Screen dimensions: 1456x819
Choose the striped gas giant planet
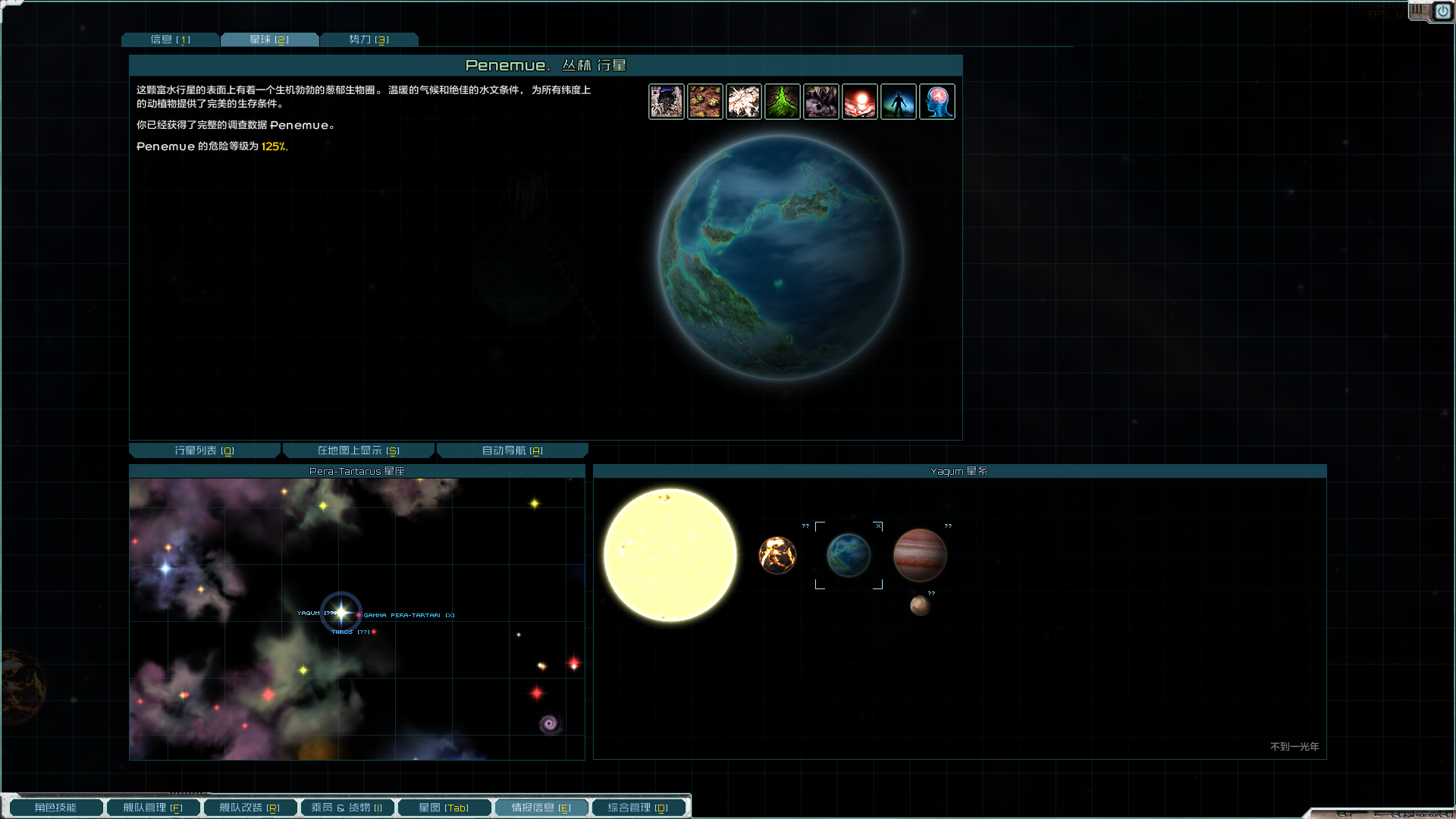920,555
